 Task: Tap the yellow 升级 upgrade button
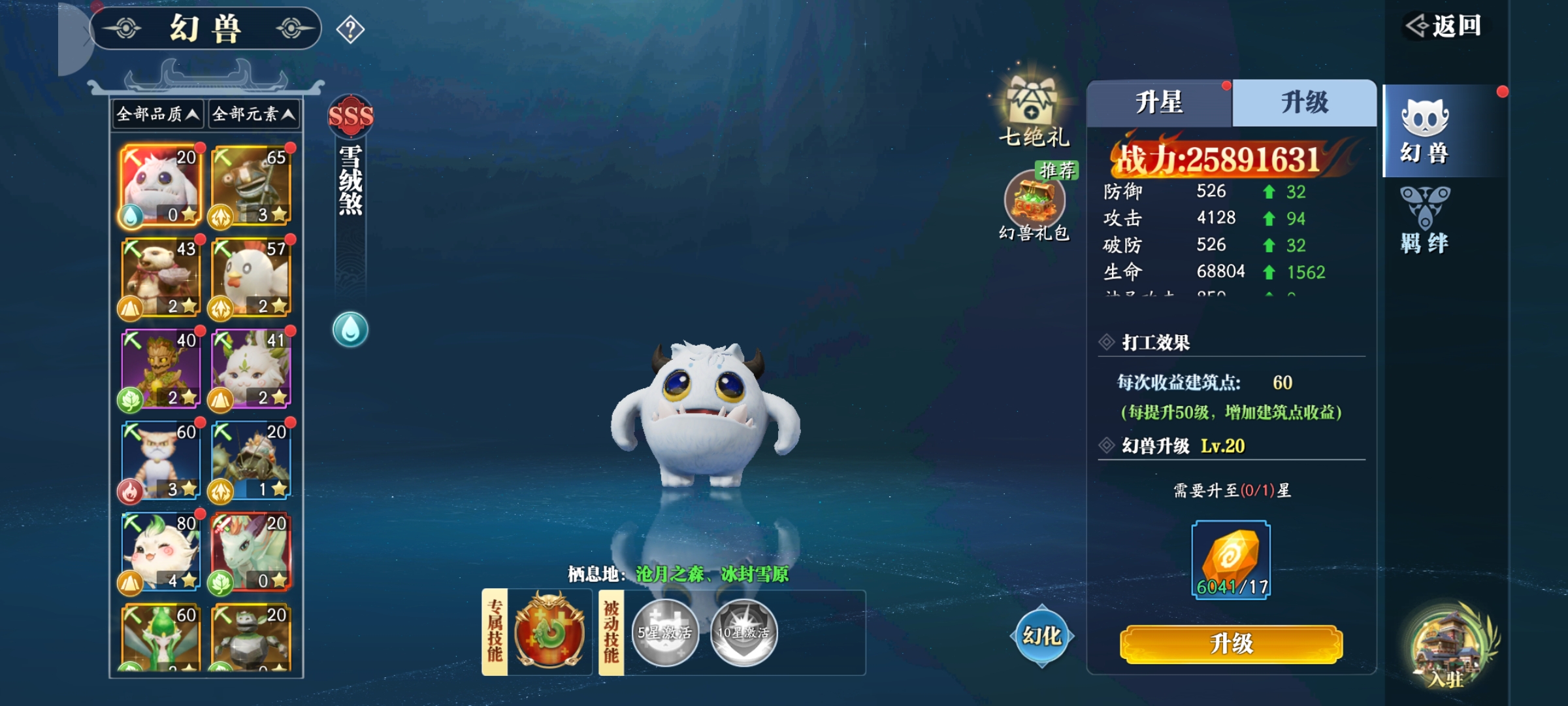pos(1231,644)
